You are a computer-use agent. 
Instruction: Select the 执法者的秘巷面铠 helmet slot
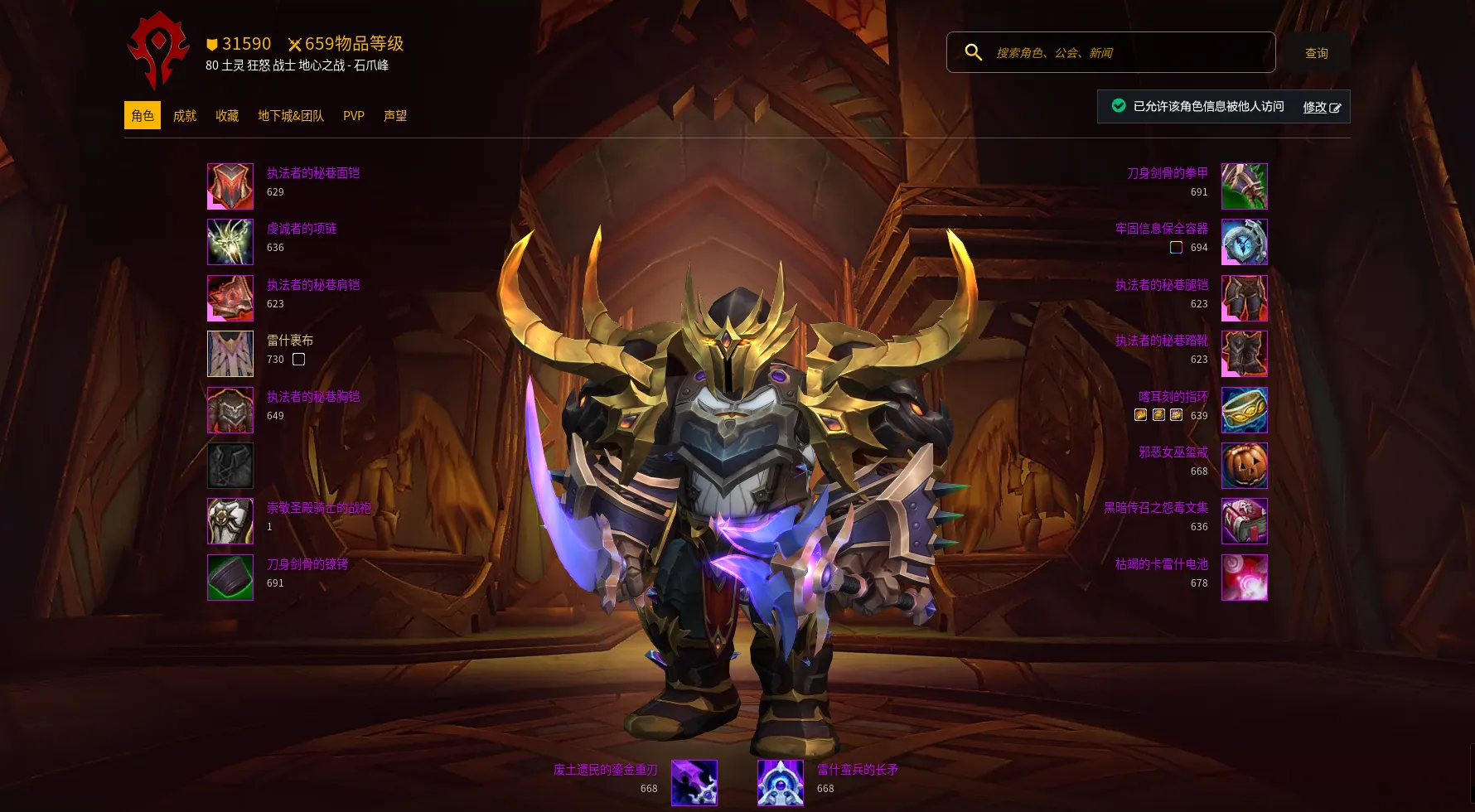pos(230,186)
